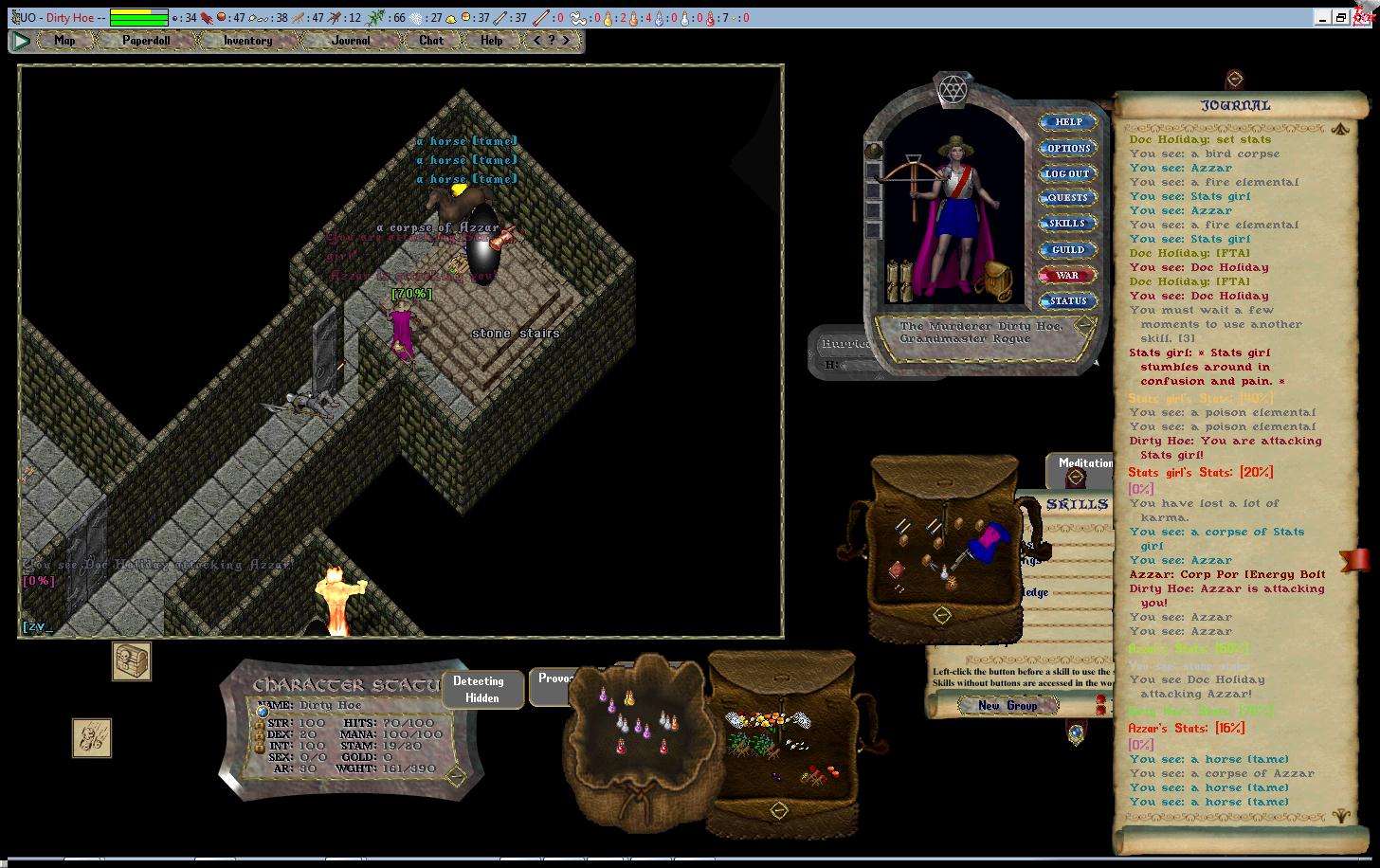The width and height of the screenshot is (1380, 868).
Task: Open the Inventory menu
Action: [247, 41]
